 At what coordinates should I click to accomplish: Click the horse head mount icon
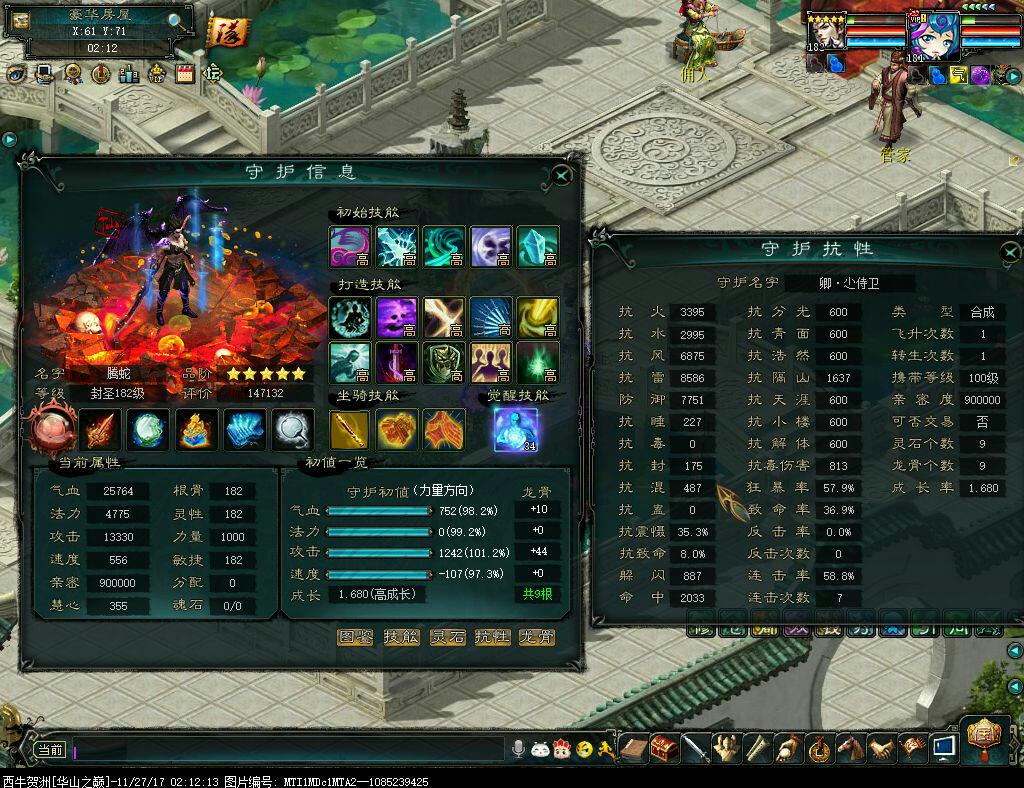pos(850,748)
